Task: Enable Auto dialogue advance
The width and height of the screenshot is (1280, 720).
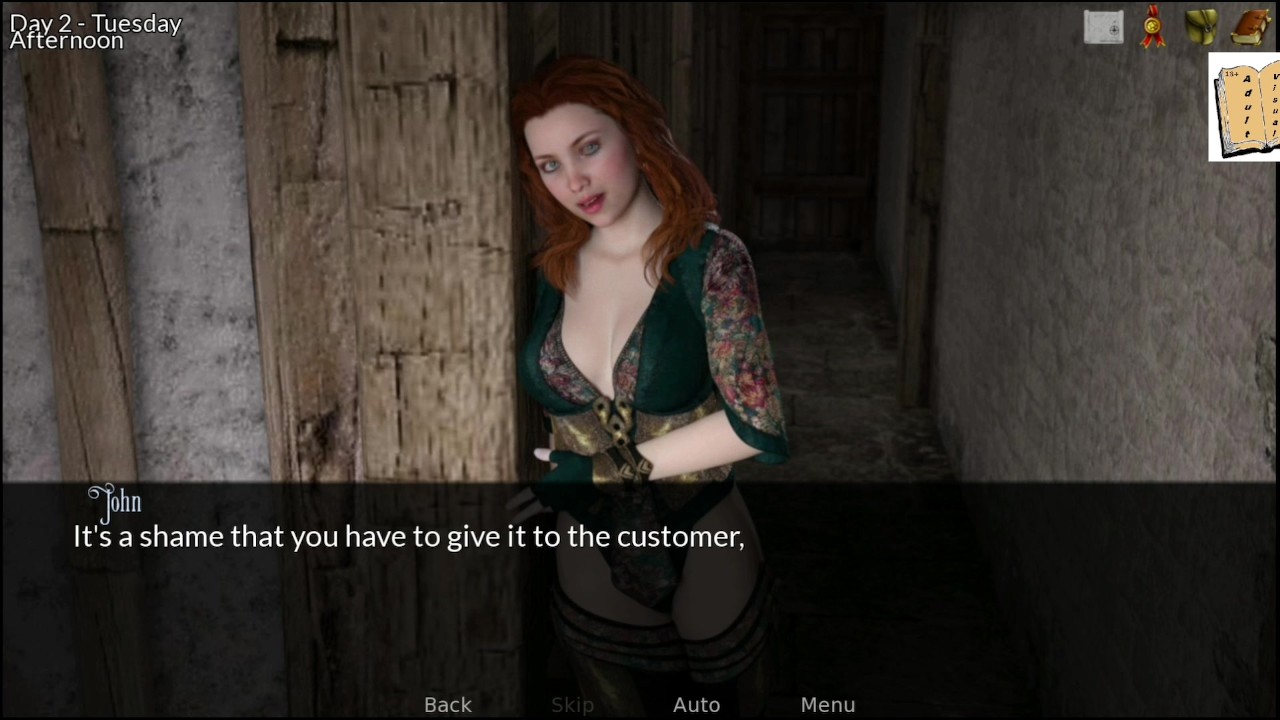Action: click(x=697, y=705)
